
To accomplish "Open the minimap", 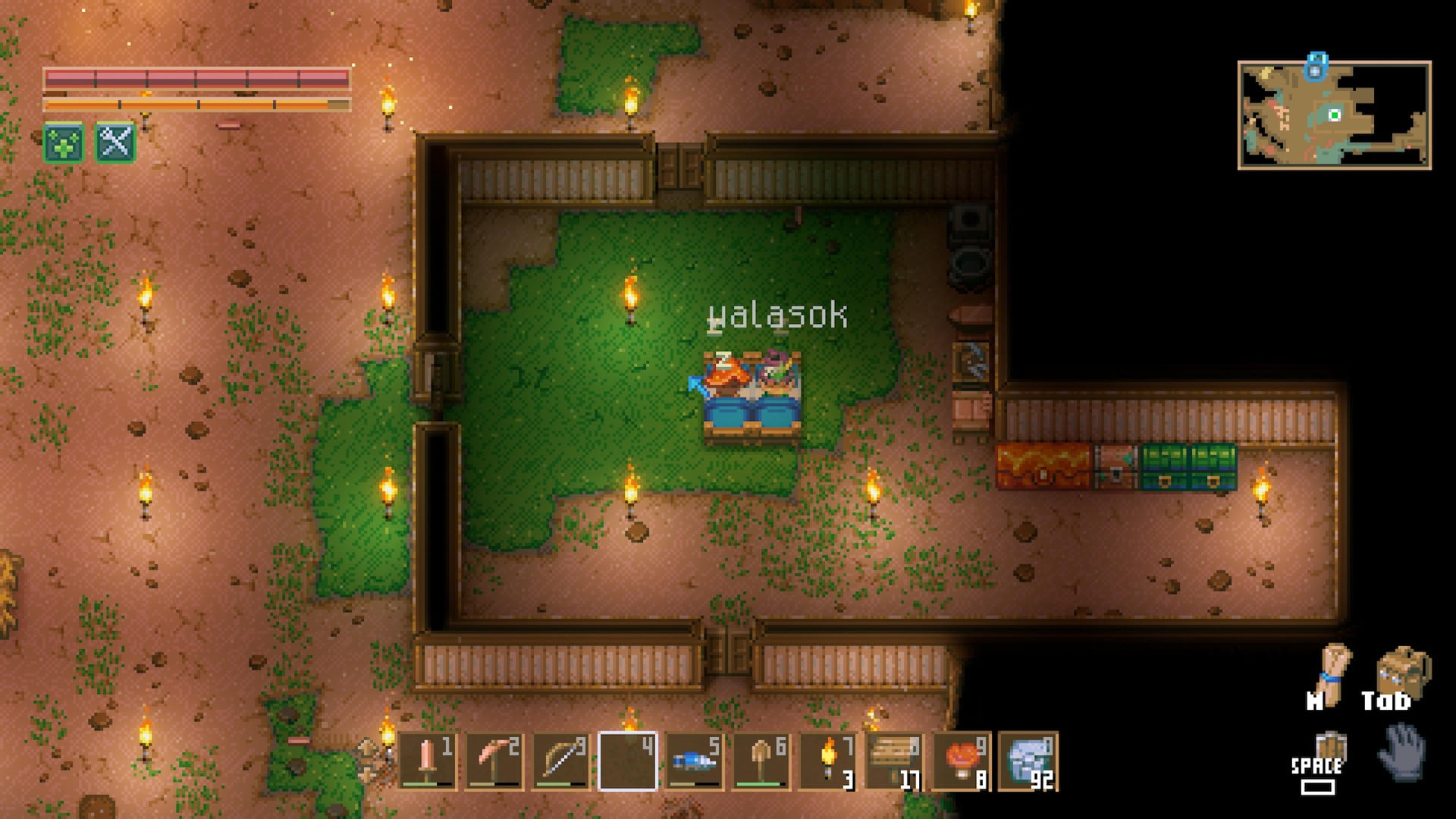I will tap(1334, 115).
